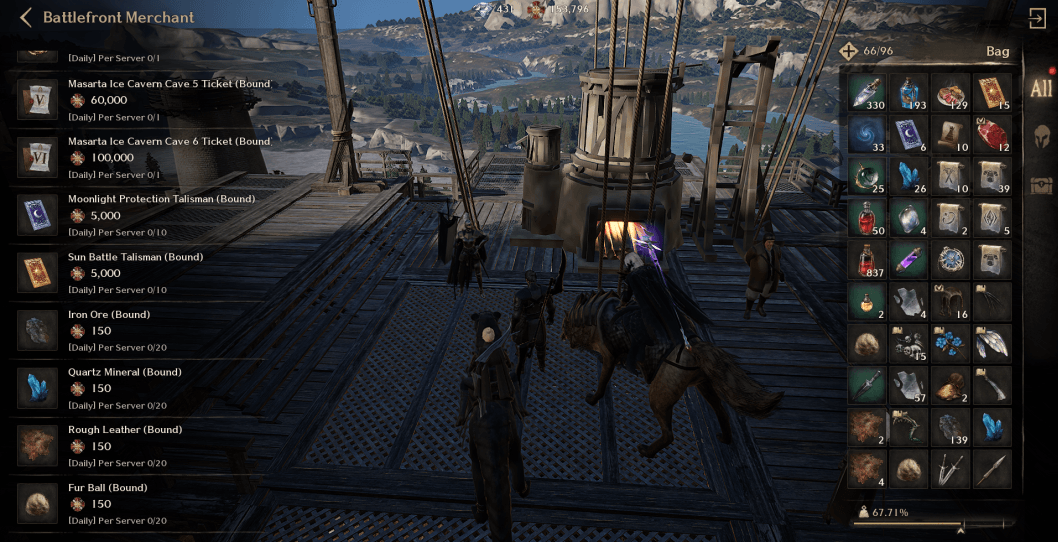
Task: Select the orange talisman card stack of 15
Action: pos(992,91)
